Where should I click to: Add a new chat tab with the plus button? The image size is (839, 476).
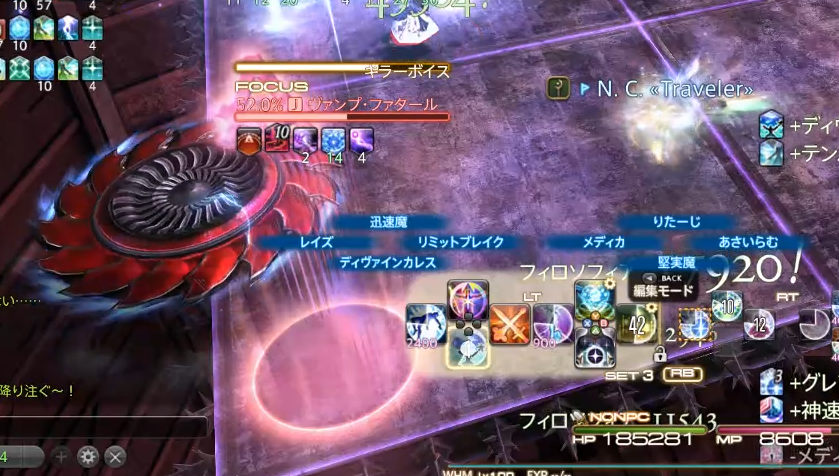point(62,456)
